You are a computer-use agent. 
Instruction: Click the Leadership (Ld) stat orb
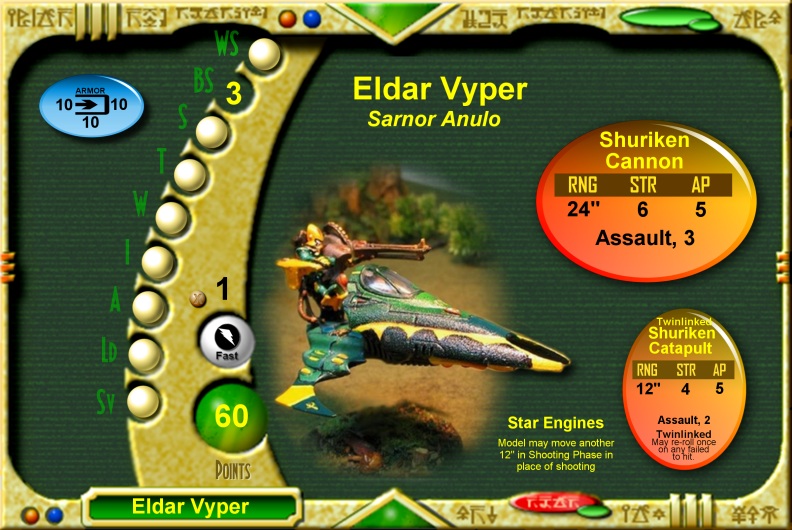coord(145,353)
